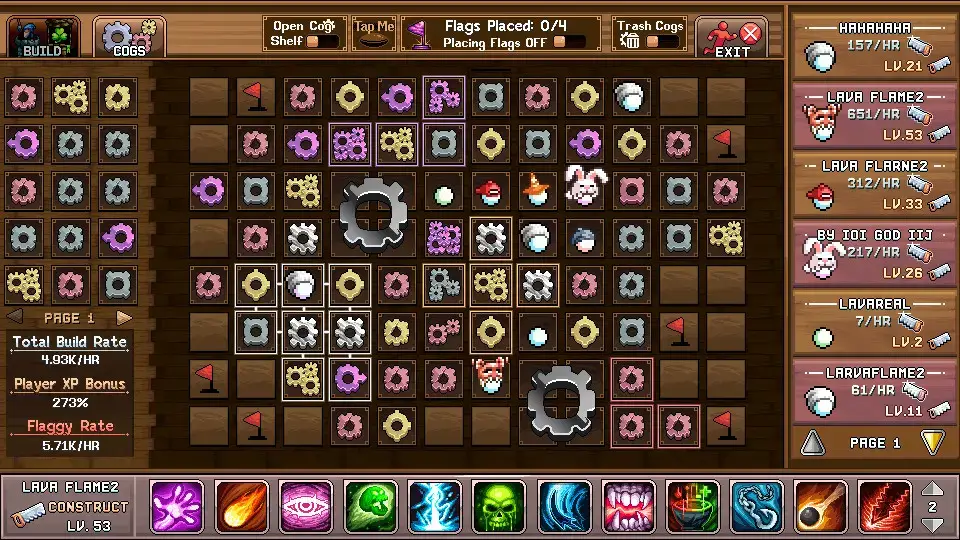Trigger the blue lightning ability

tap(435, 507)
